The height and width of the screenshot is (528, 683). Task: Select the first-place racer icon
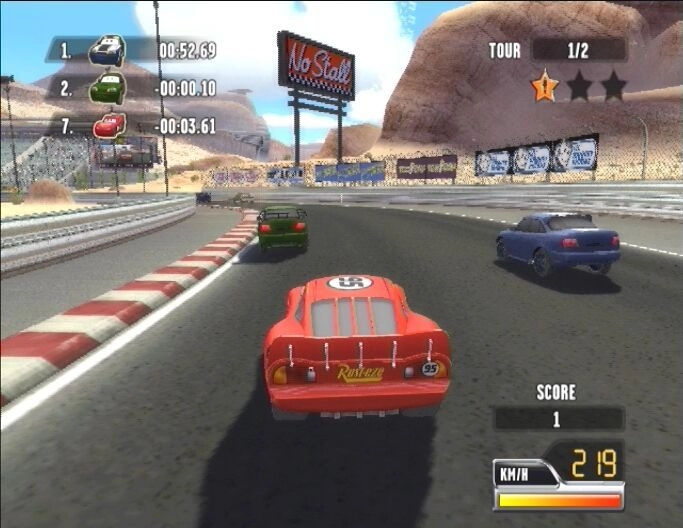(x=107, y=49)
